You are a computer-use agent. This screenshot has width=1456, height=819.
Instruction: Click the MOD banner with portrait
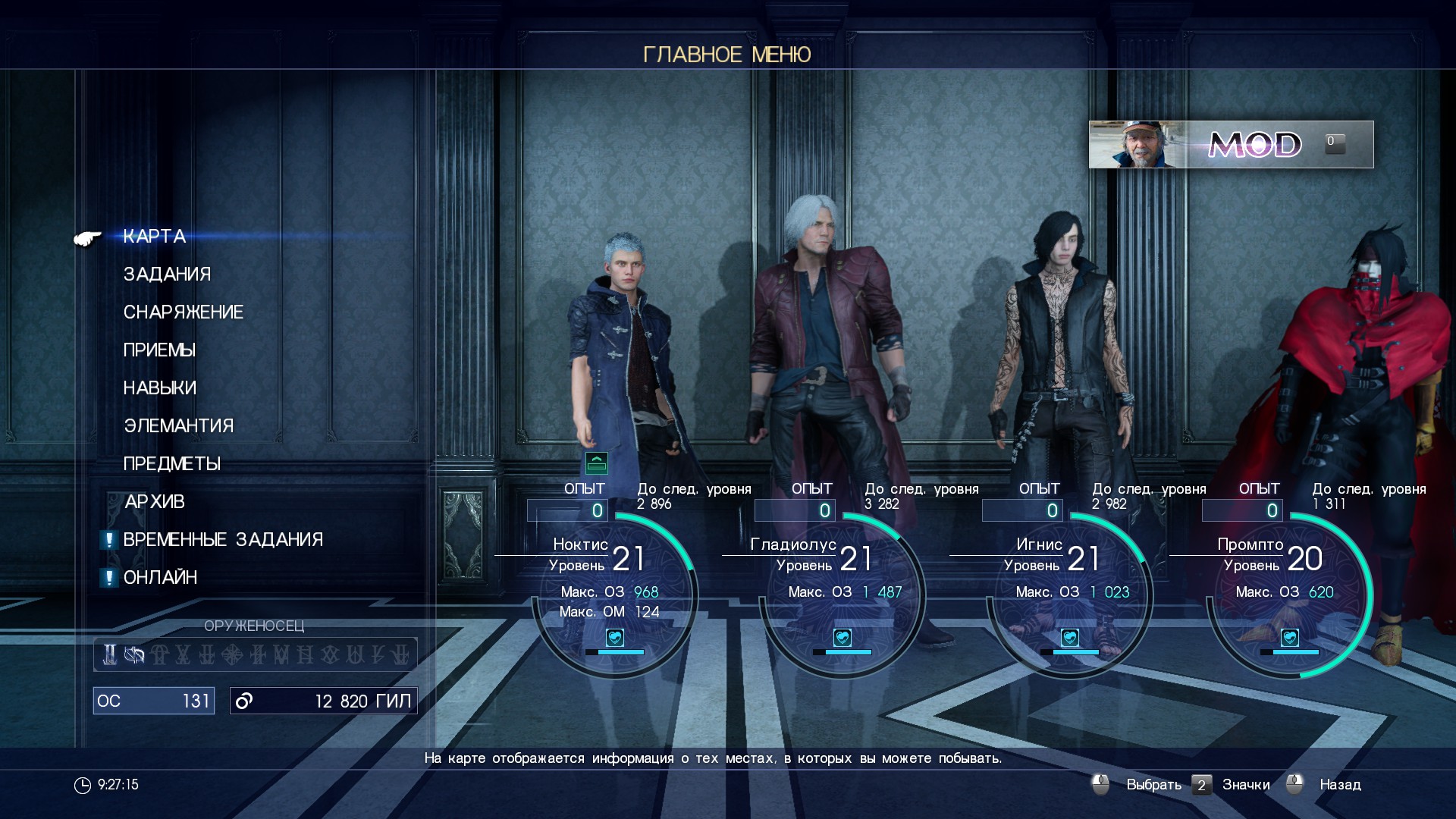tap(1231, 144)
